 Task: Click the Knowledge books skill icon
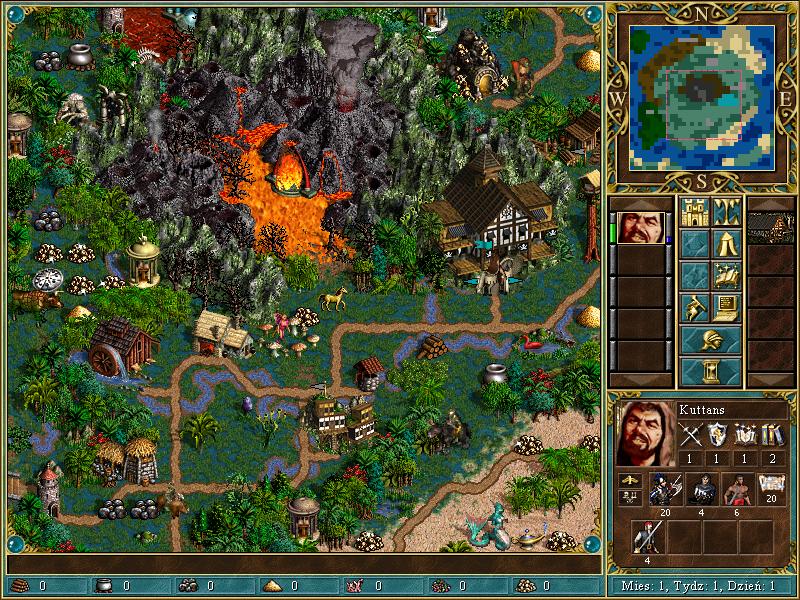[772, 433]
